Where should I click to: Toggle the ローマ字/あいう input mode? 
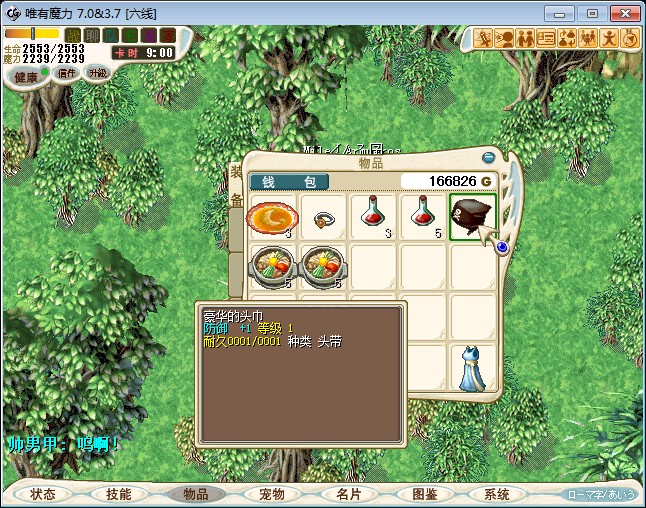tap(601, 494)
